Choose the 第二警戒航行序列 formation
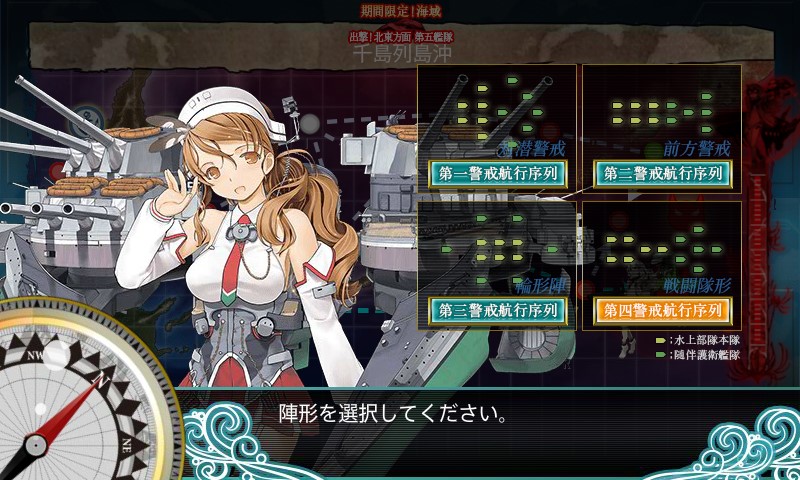This screenshot has height=480, width=800. coord(662,173)
